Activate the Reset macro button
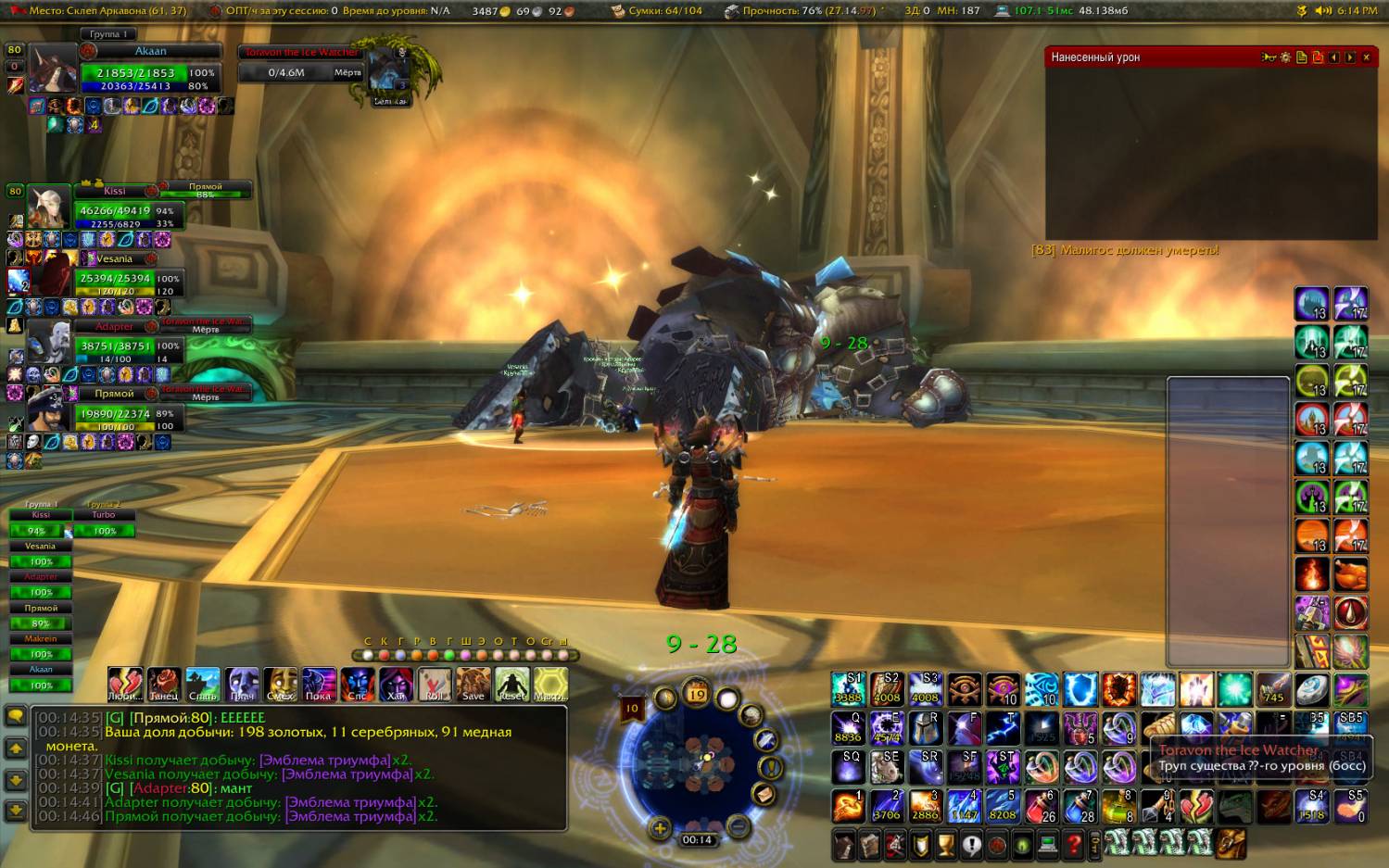Image resolution: width=1389 pixels, height=868 pixels. click(511, 684)
